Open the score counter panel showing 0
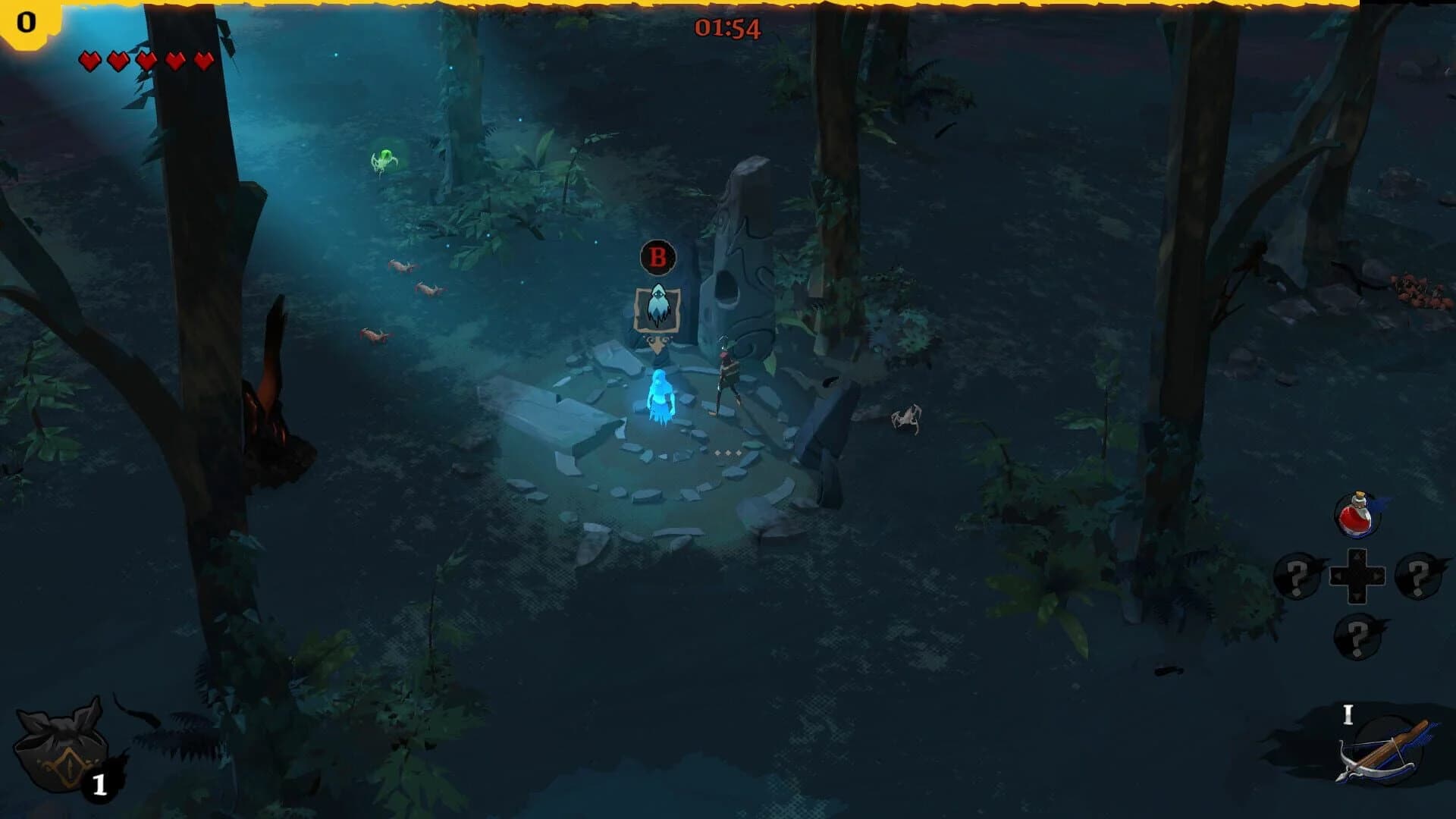 coord(25,23)
